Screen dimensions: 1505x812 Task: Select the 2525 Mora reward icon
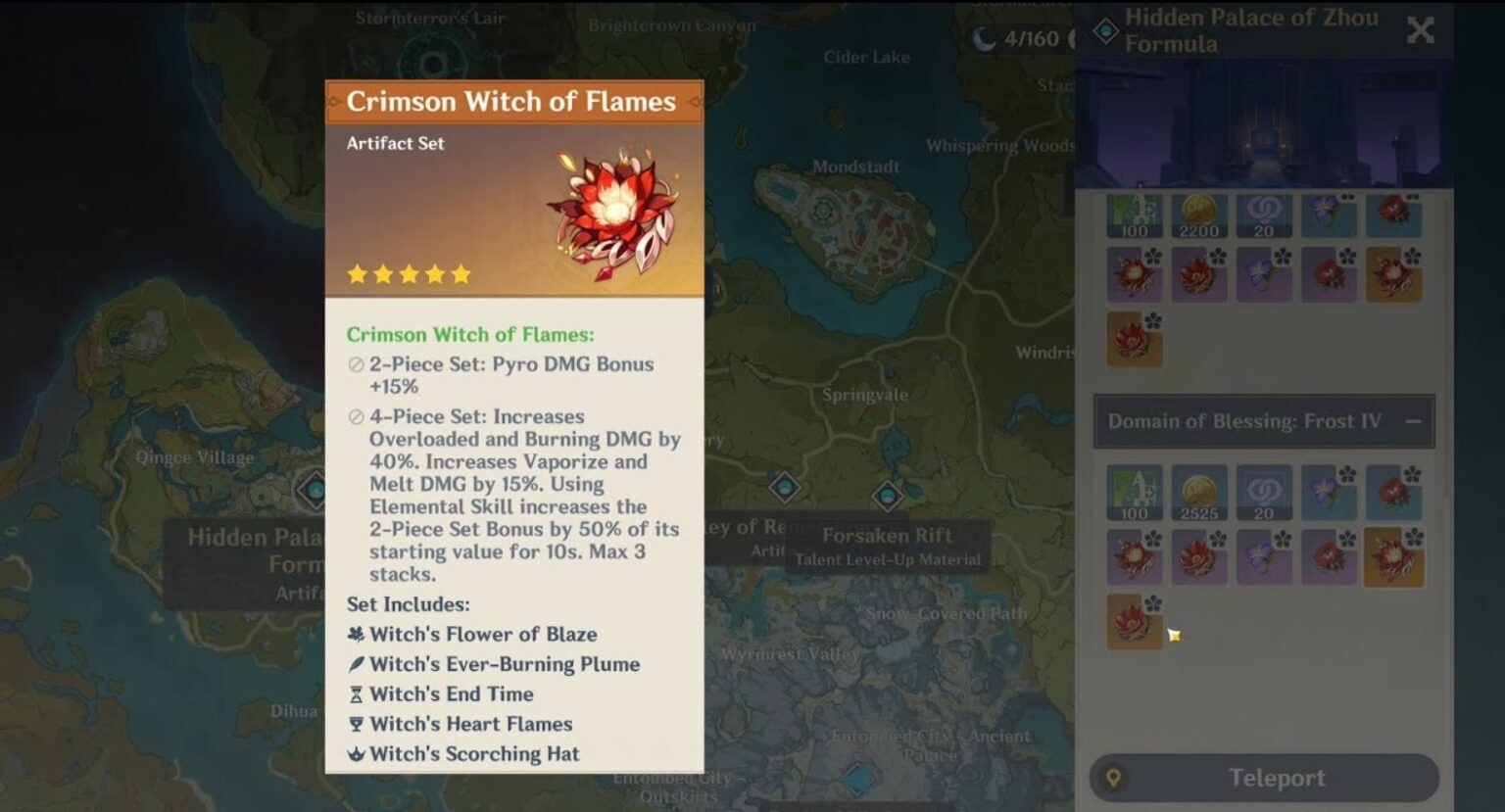(1199, 493)
